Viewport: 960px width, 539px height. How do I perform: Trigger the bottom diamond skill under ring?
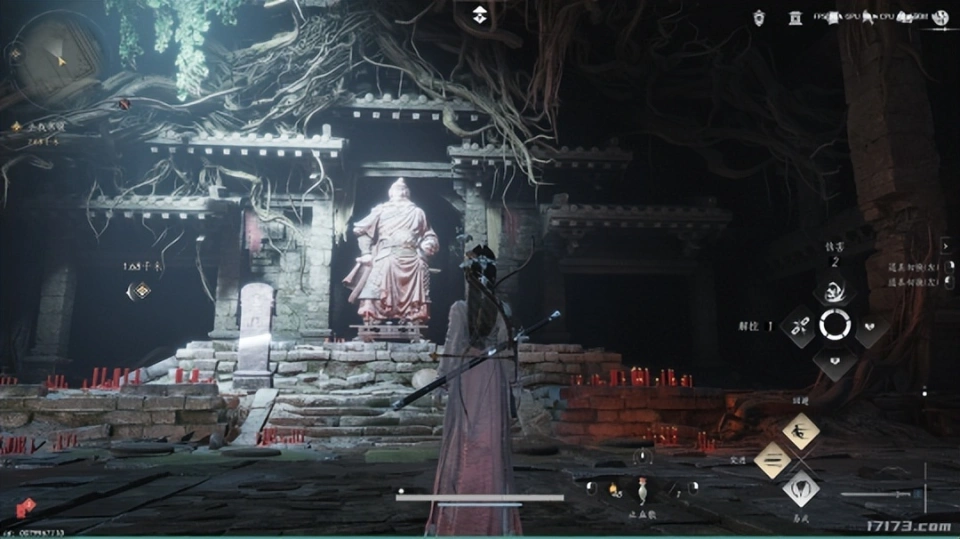pos(834,359)
